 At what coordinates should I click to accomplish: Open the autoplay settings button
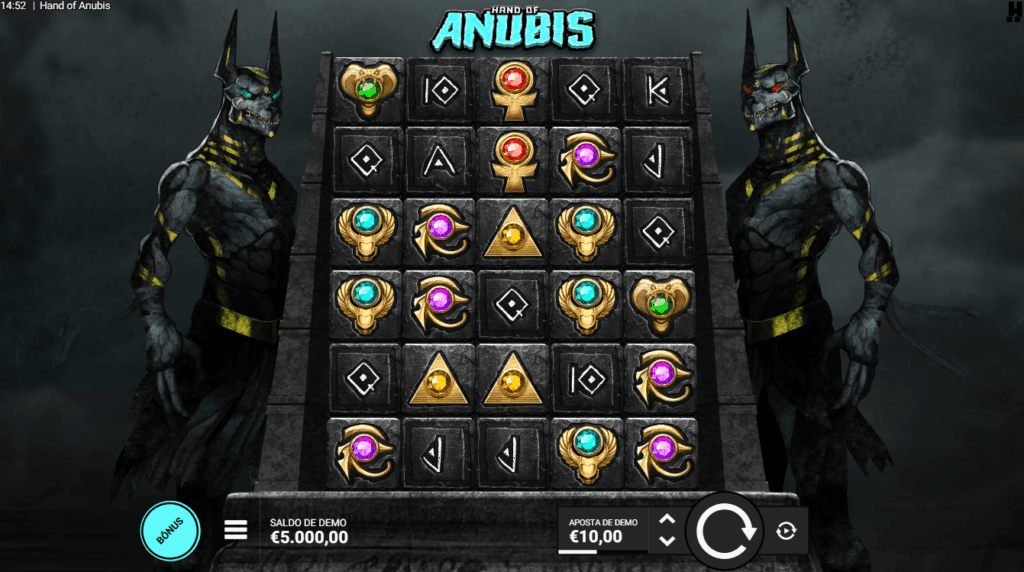pos(786,531)
